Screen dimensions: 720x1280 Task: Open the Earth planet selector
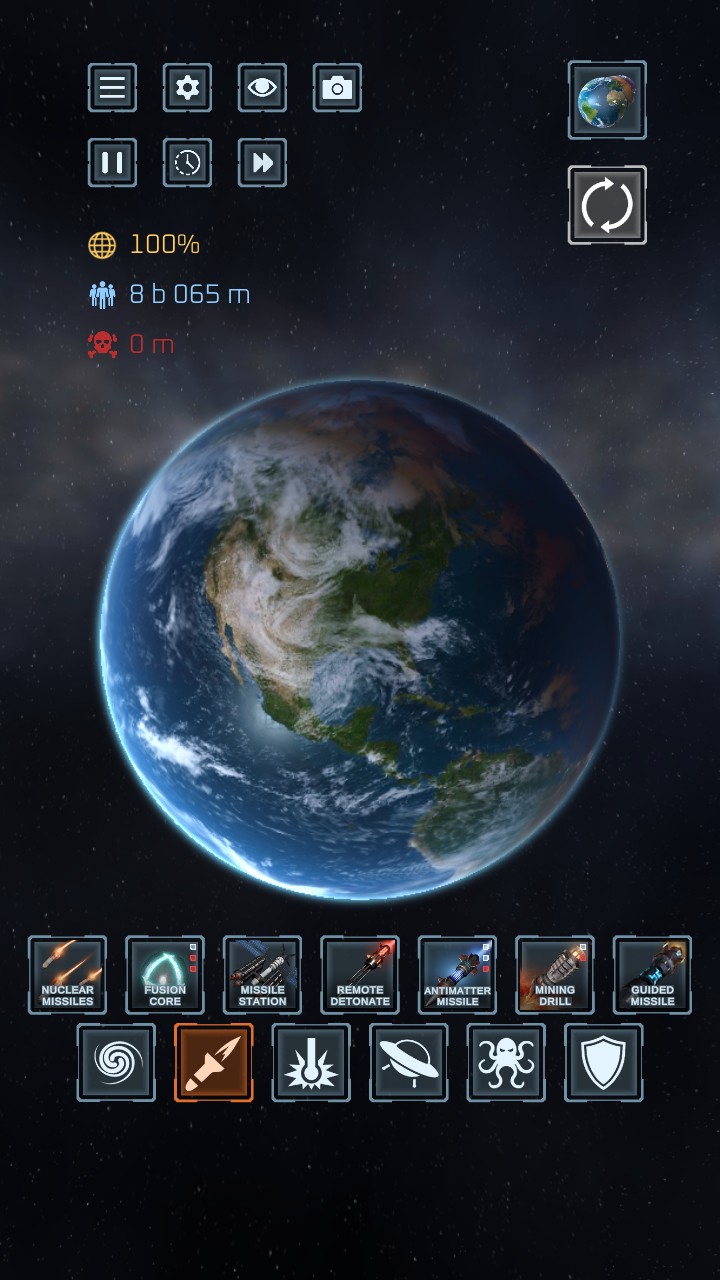pos(607,100)
